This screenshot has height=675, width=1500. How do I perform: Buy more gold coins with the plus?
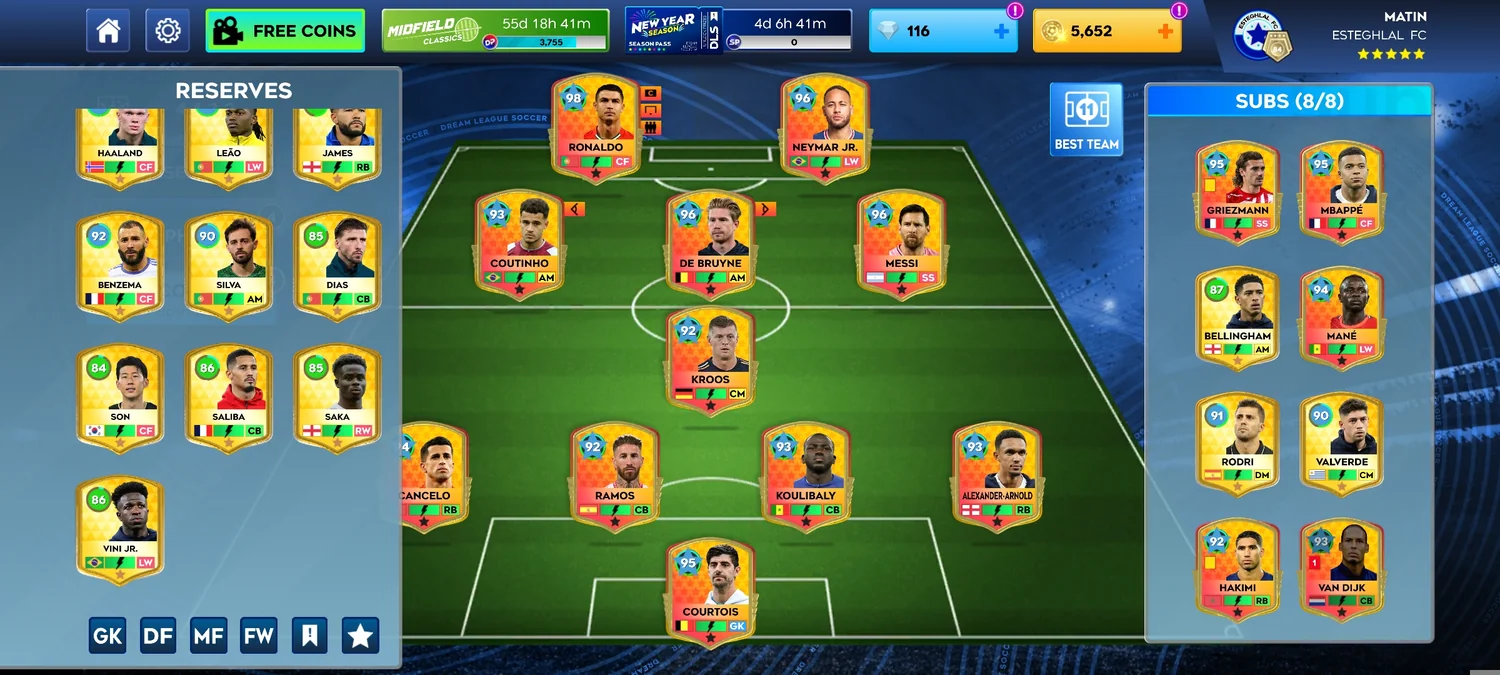coord(1165,31)
